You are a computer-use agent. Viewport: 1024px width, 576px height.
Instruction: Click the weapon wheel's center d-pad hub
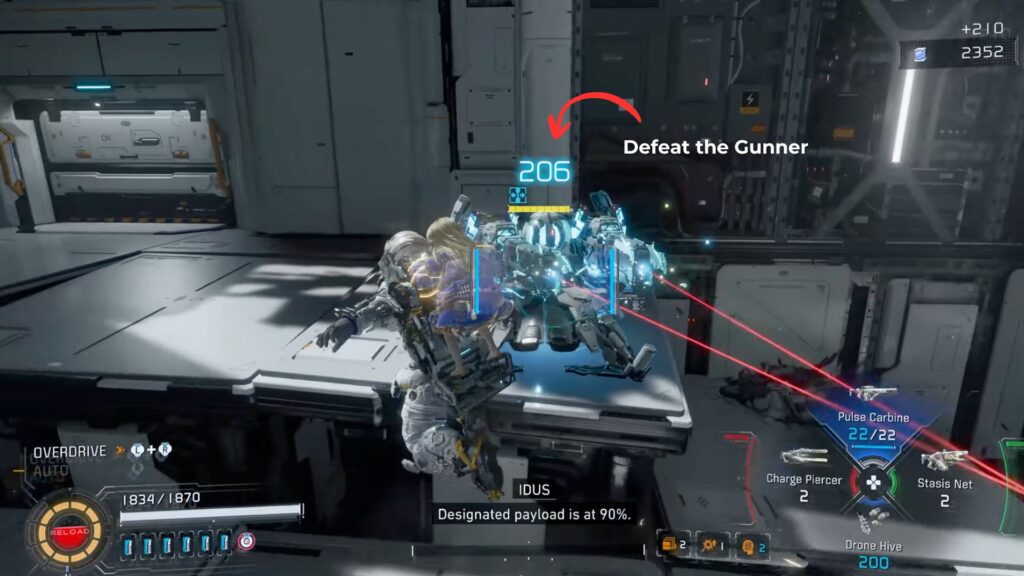click(x=873, y=481)
